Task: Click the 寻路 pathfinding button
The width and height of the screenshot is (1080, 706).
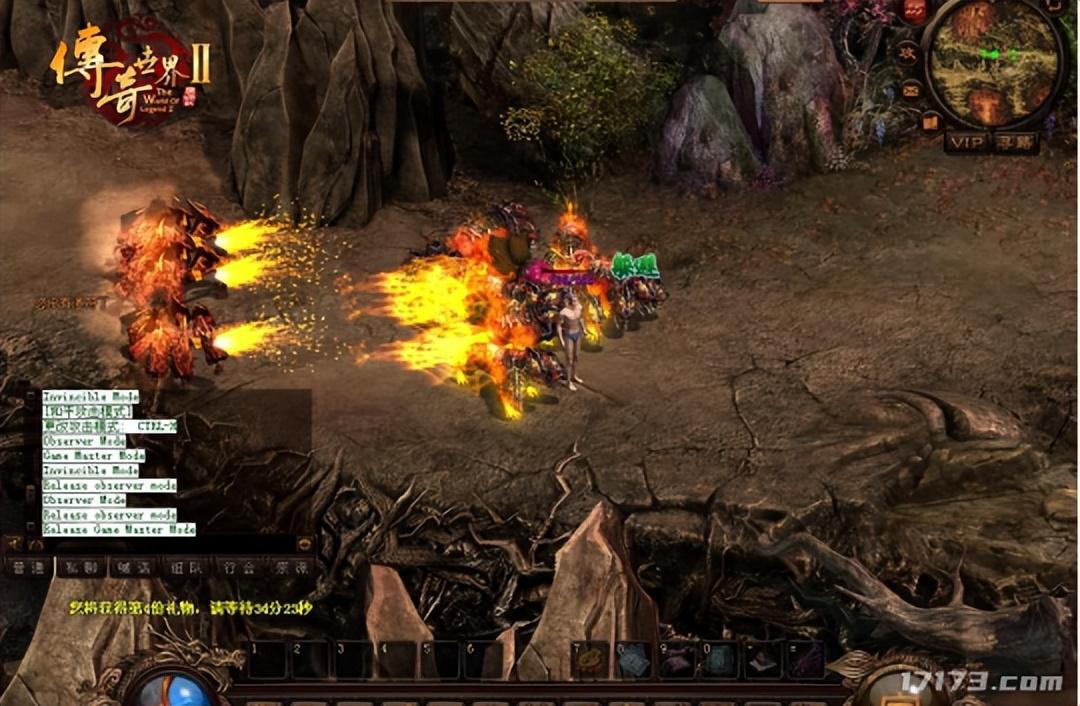Action: coord(1015,143)
